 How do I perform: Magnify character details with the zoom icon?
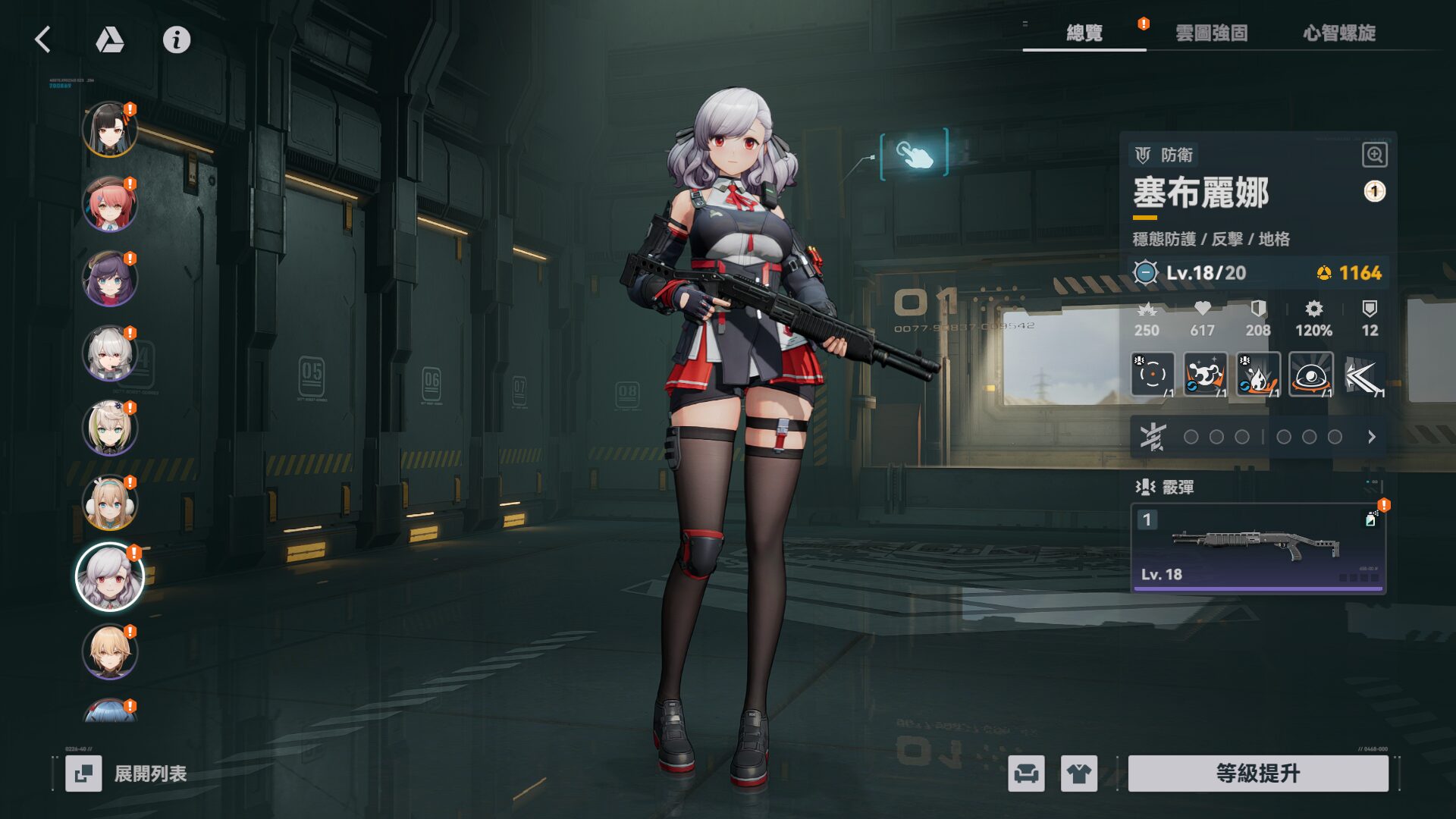click(x=1374, y=155)
